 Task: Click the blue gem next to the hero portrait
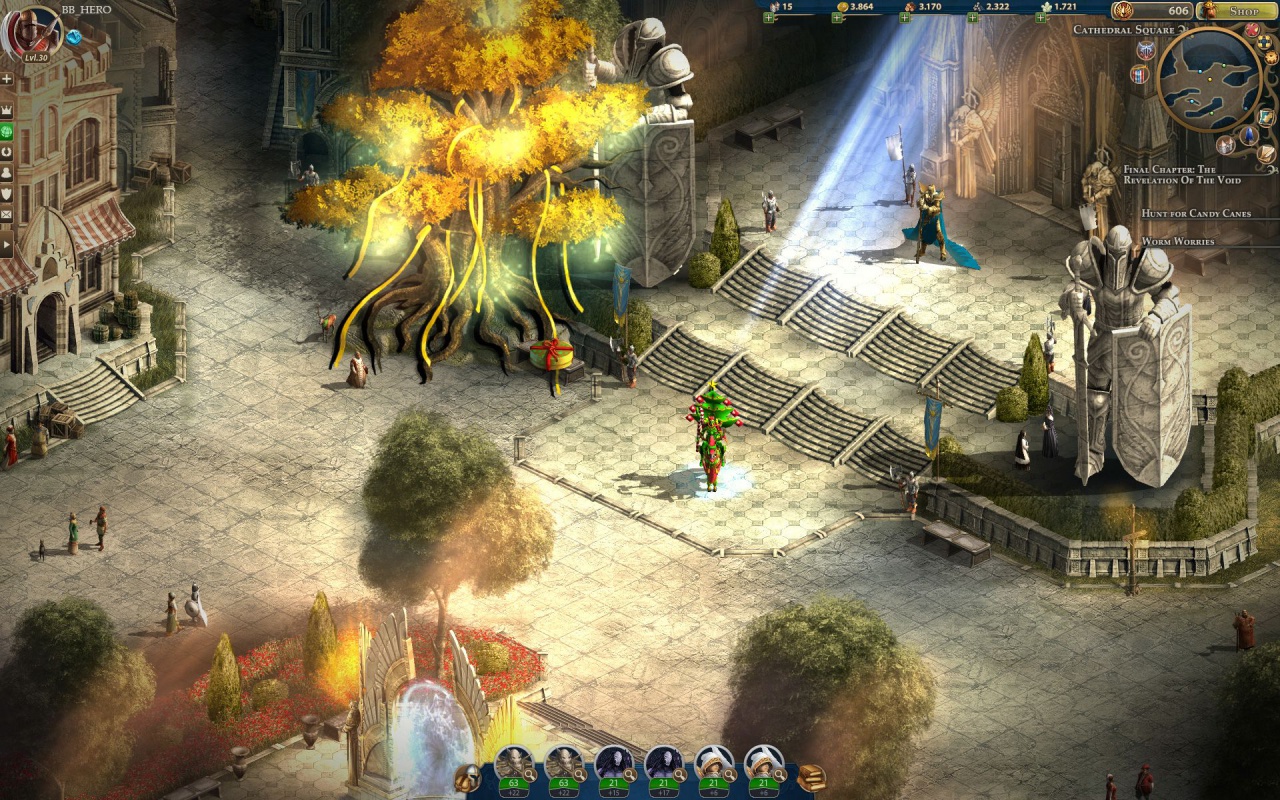(73, 37)
